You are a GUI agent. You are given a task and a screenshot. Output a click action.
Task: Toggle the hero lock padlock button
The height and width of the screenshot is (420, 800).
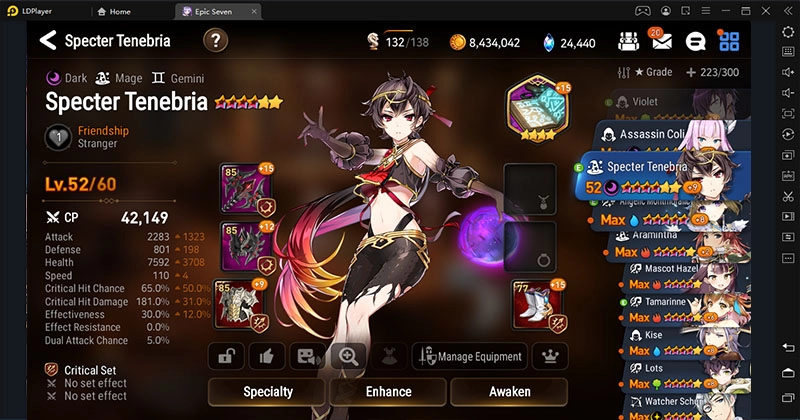tap(226, 356)
